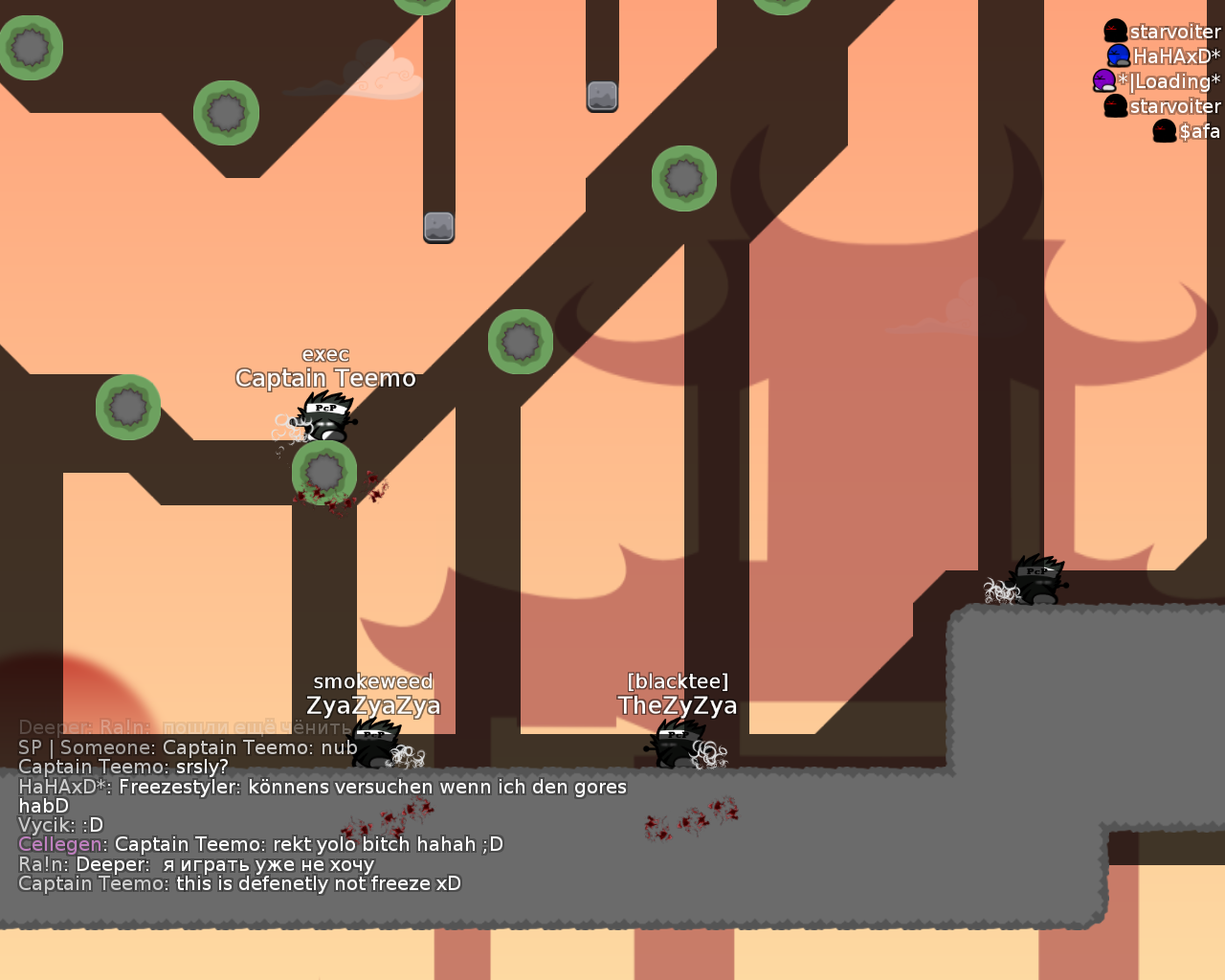Click the green teleporter ring near Captain Teemo
1225x980 pixels.
323,474
